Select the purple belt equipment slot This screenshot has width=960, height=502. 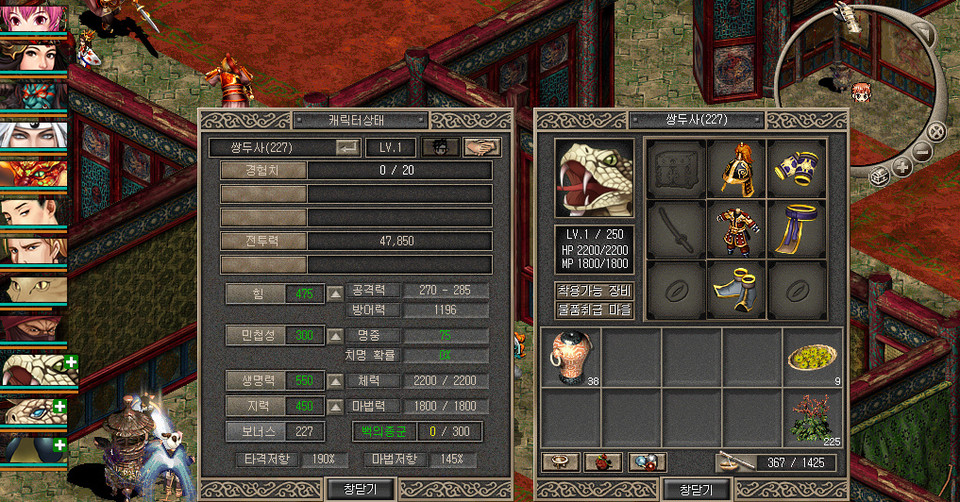click(x=797, y=229)
